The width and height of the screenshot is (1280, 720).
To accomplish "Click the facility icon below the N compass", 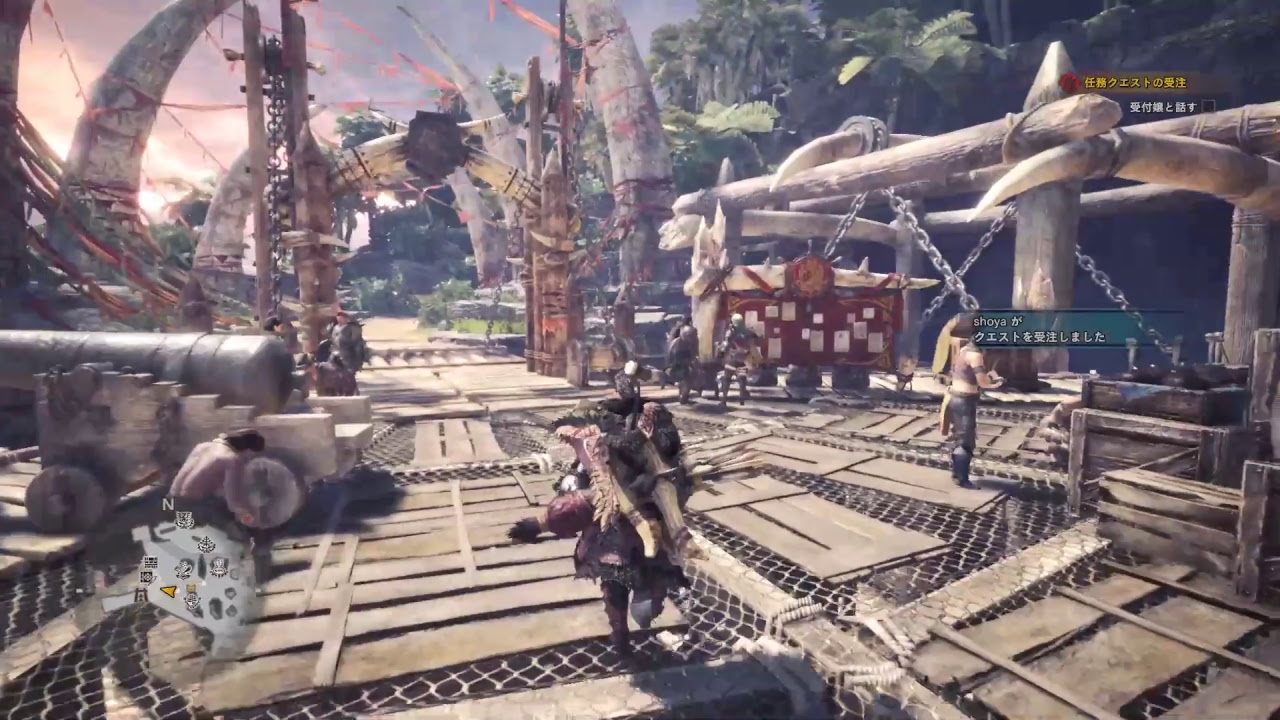I will coord(184,519).
